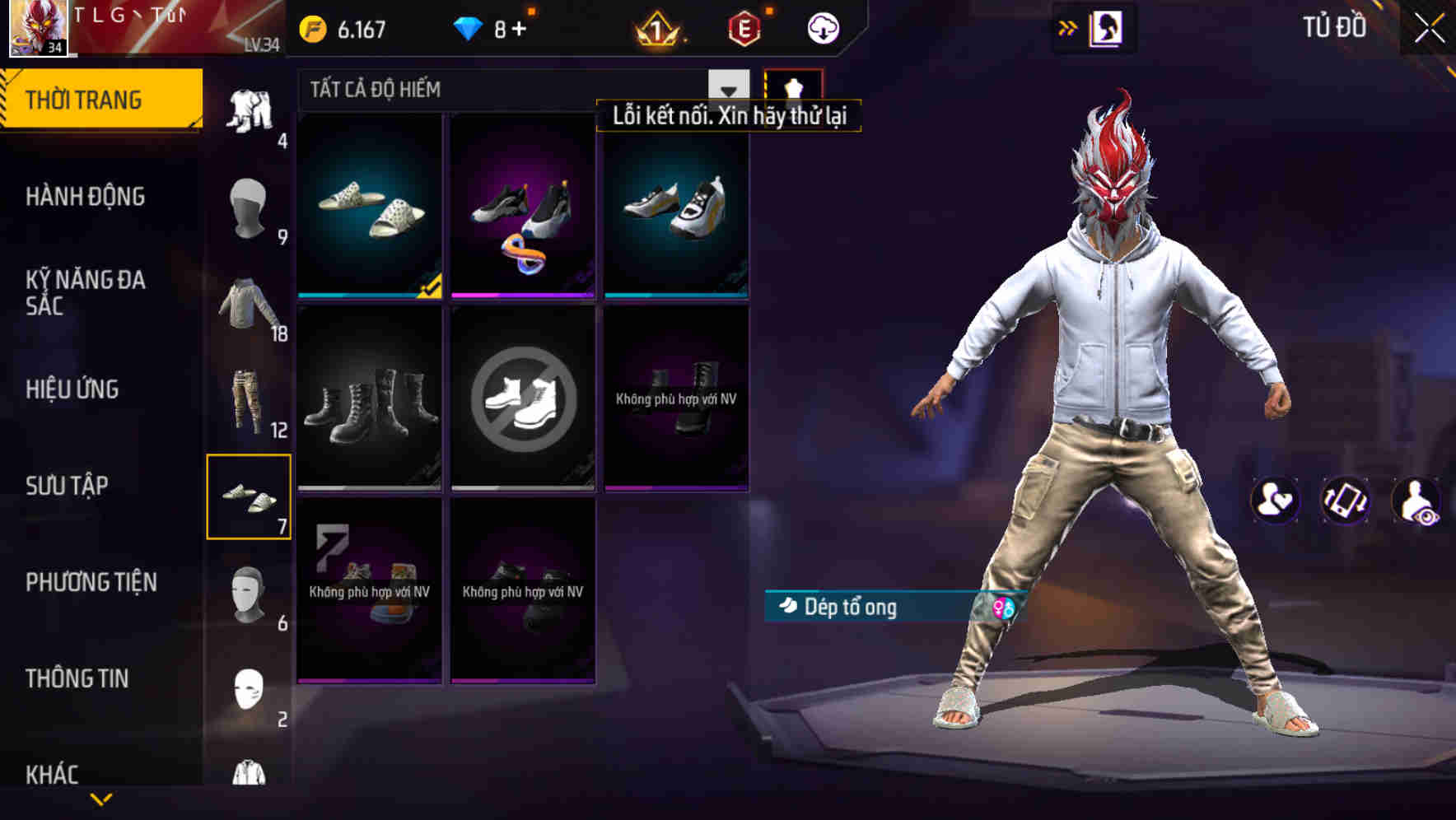The height and width of the screenshot is (820, 1456).
Task: Expand the panel using the double-arrow chevron
Action: tap(1066, 26)
